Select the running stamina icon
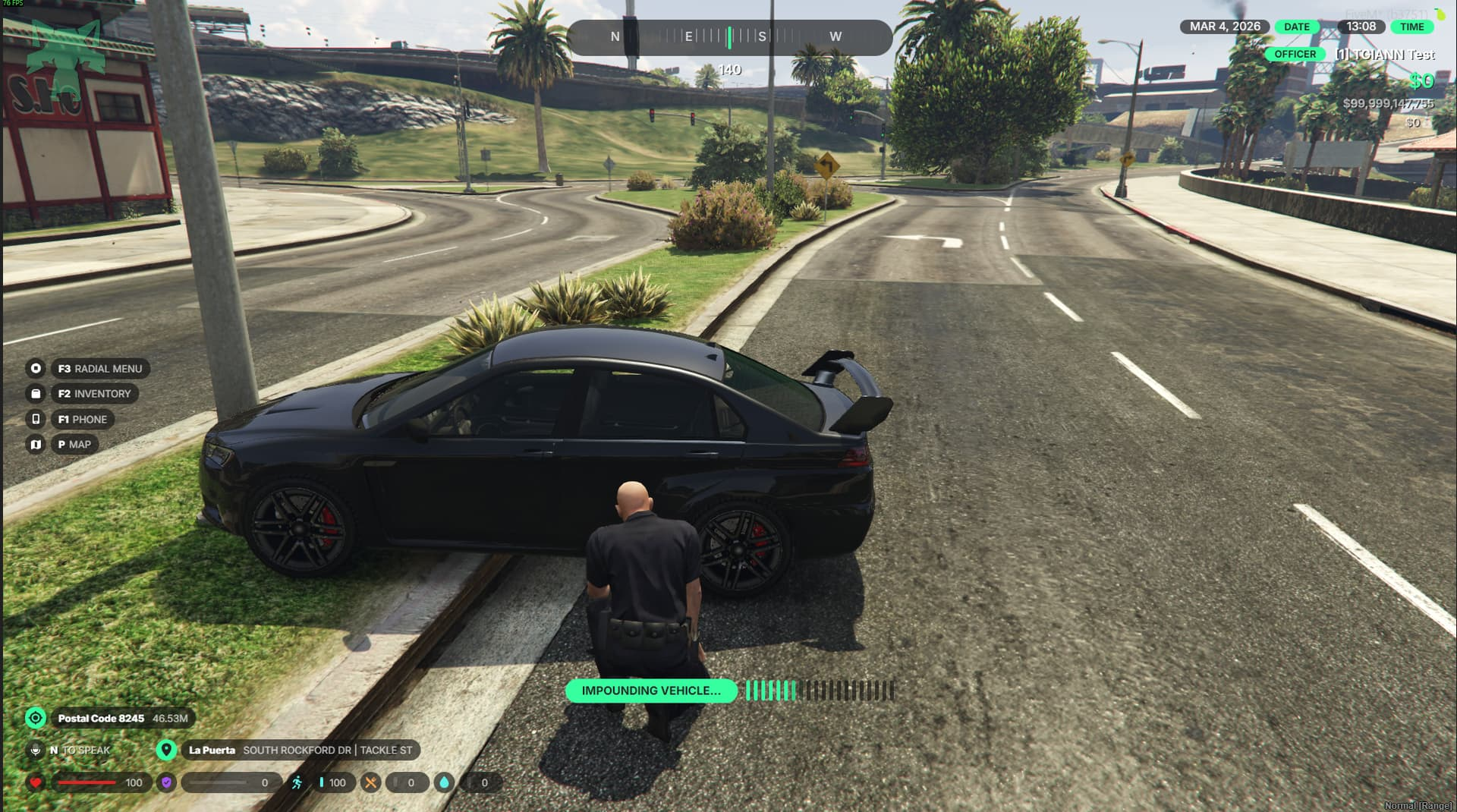The height and width of the screenshot is (812, 1457). (x=297, y=782)
